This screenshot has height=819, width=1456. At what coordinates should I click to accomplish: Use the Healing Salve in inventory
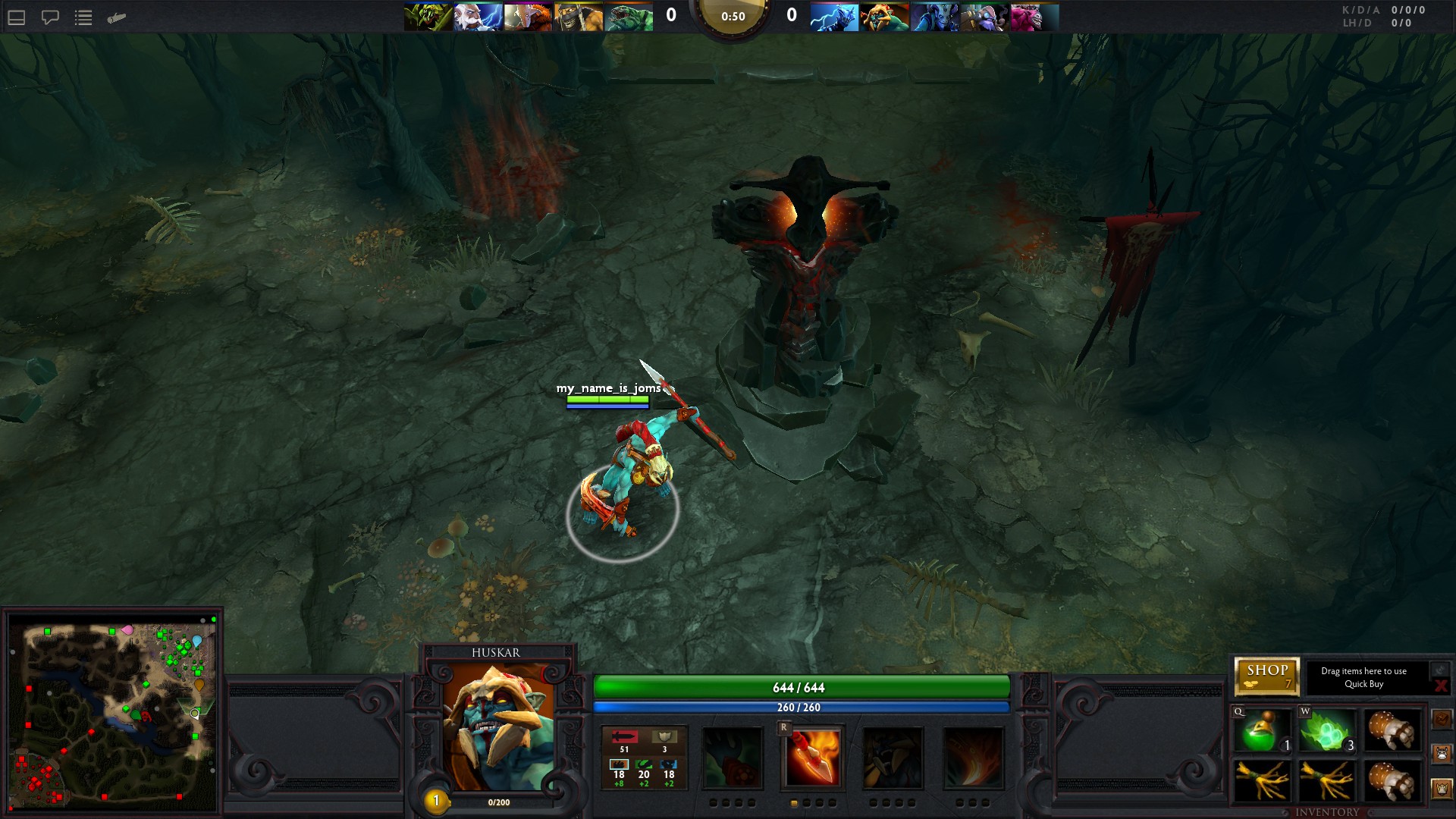click(1262, 731)
